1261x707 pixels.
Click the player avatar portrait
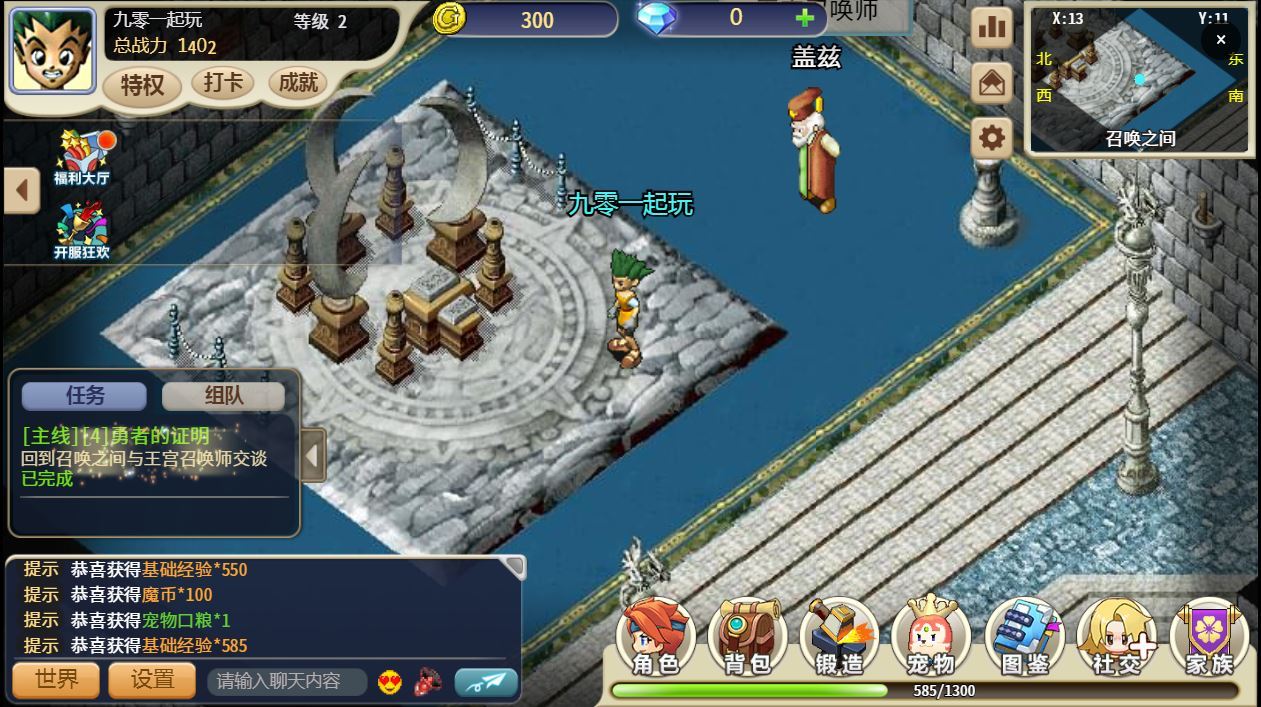click(52, 51)
